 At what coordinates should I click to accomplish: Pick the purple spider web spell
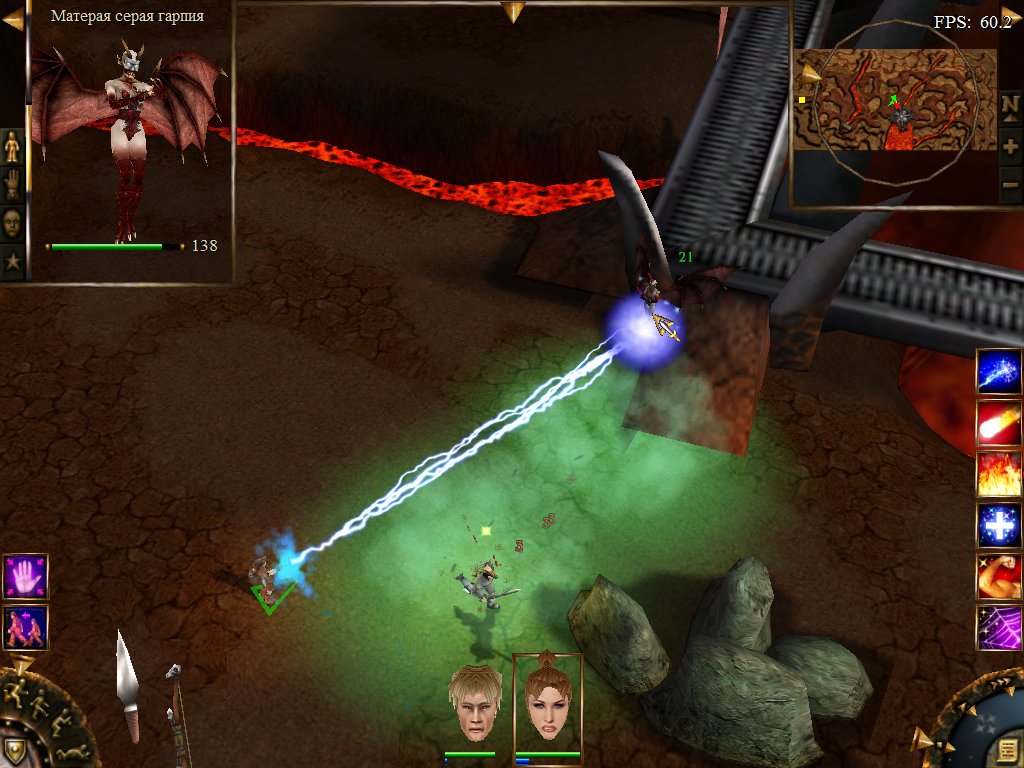click(999, 628)
